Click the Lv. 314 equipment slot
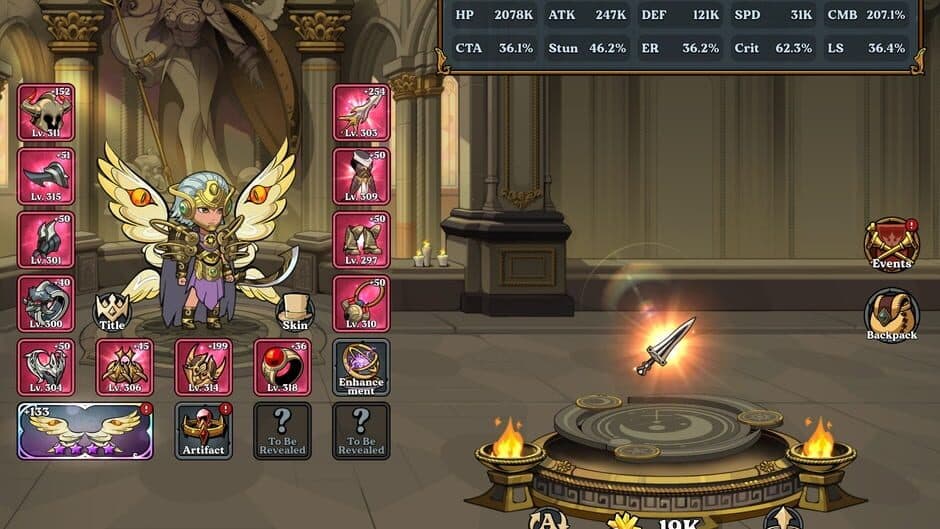Screen dimensions: 940x529 [204, 367]
